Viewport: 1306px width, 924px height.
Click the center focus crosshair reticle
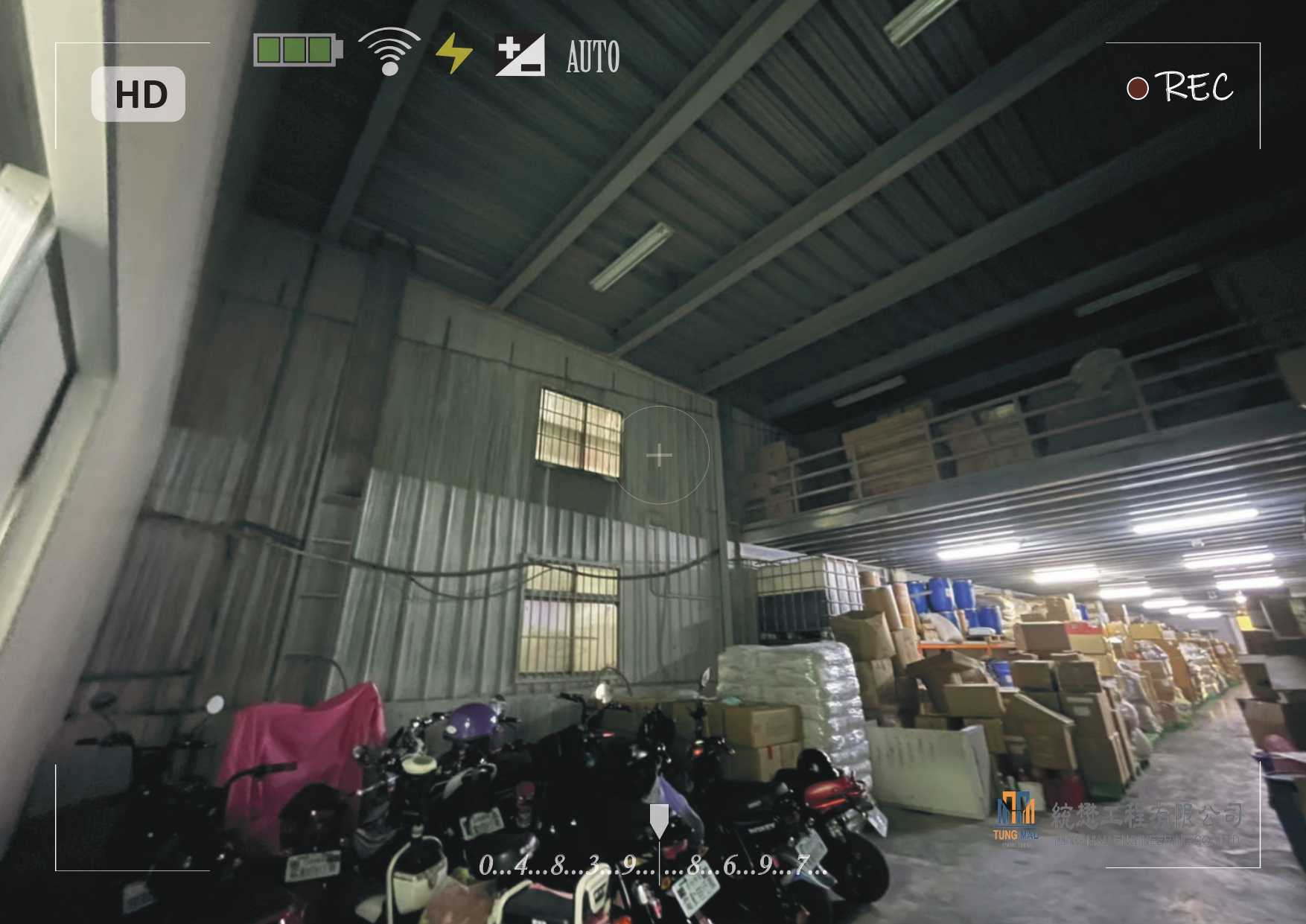coord(660,455)
